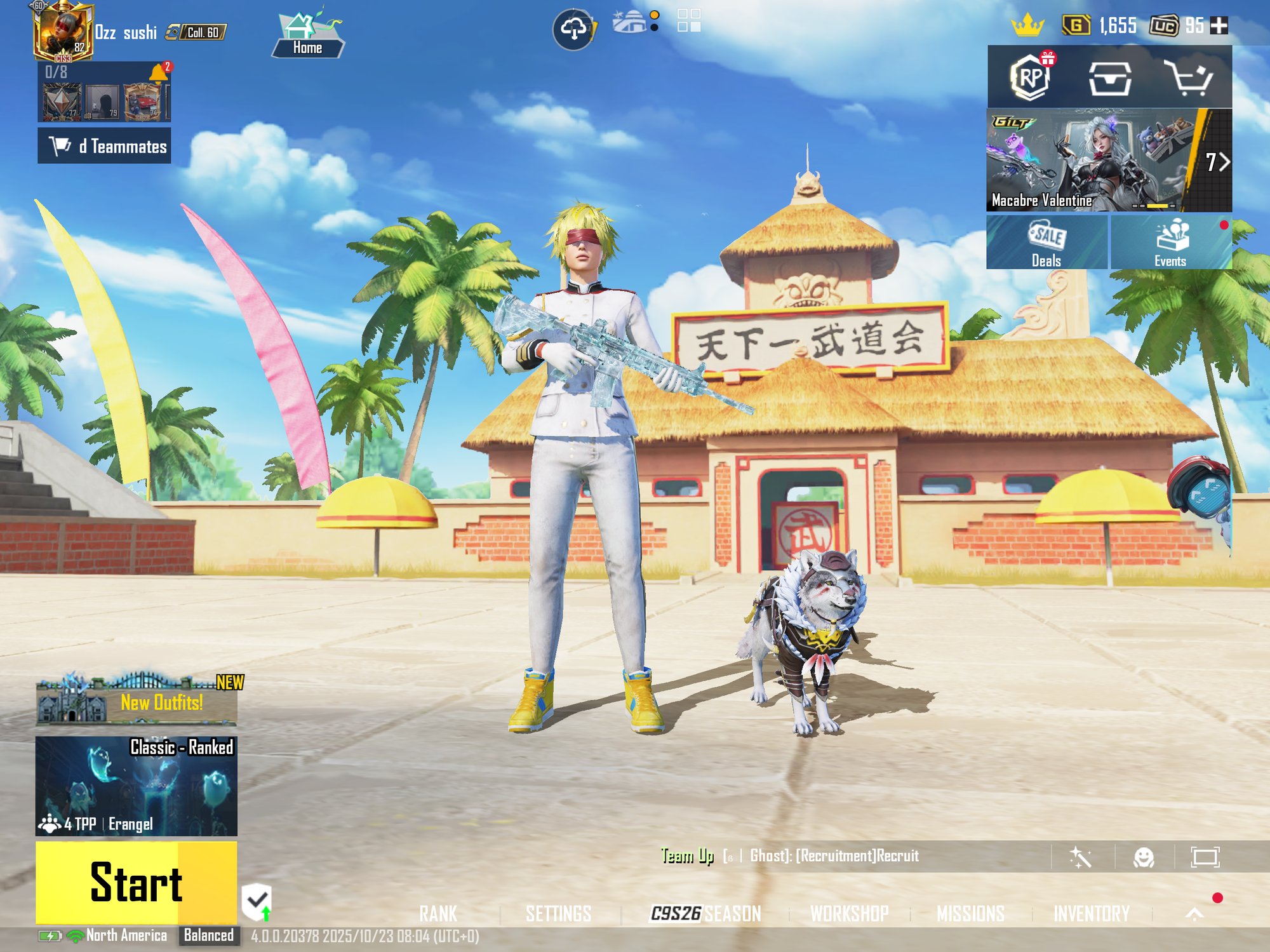Open the emote smiley icon

point(1144,857)
